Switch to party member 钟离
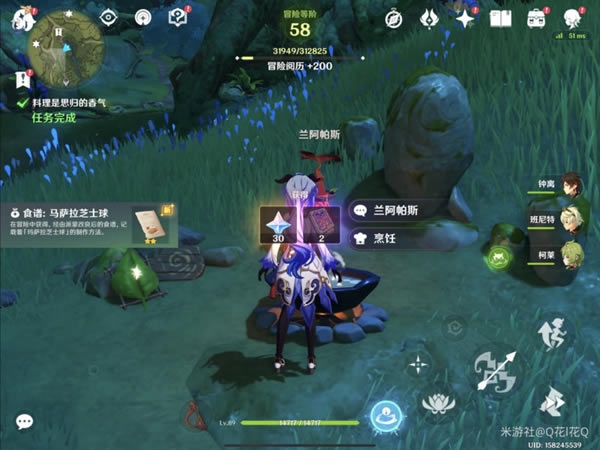Image resolution: width=600 pixels, height=450 pixels. pos(571,187)
